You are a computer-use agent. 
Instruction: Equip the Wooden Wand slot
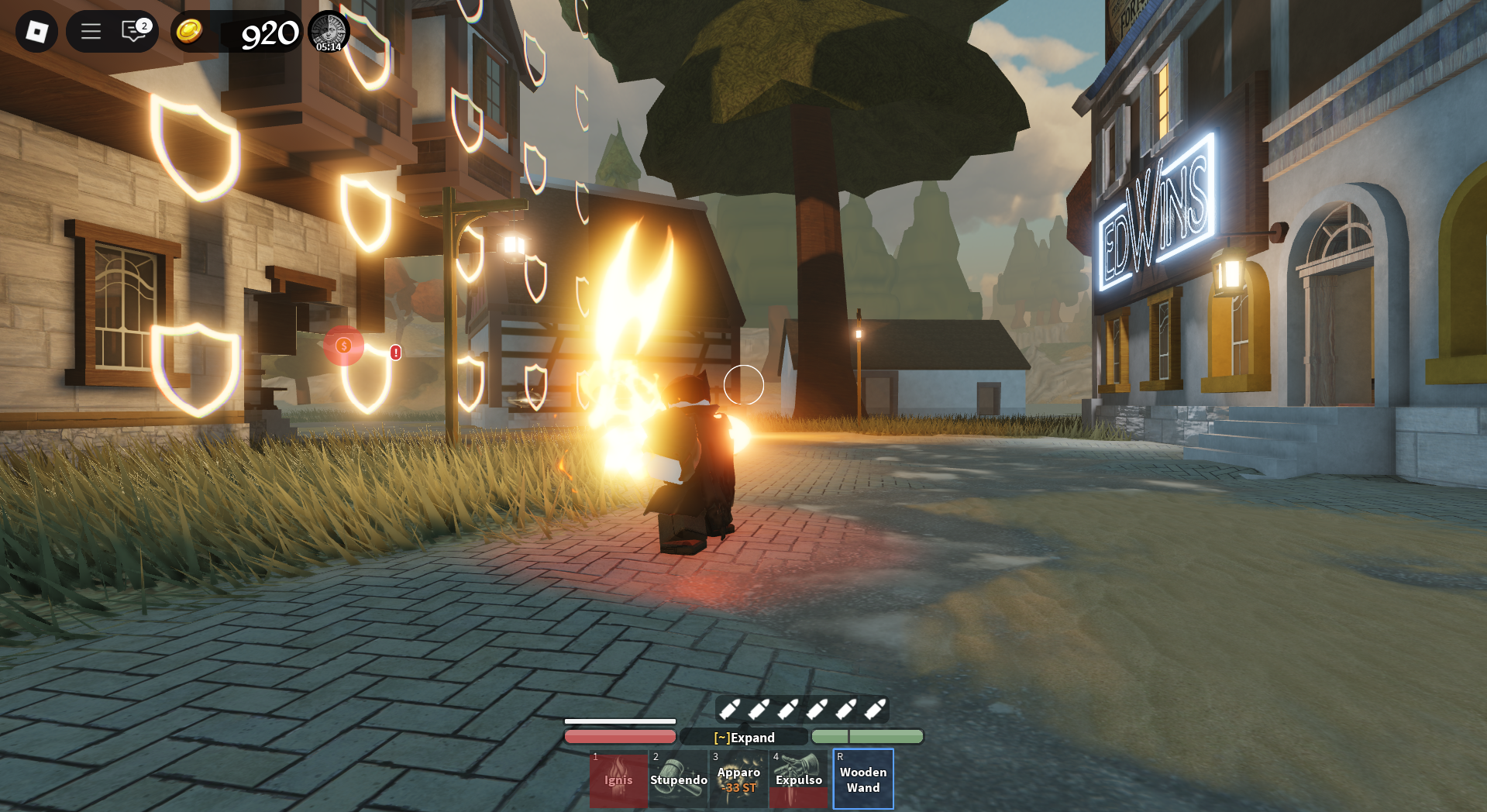click(863, 779)
